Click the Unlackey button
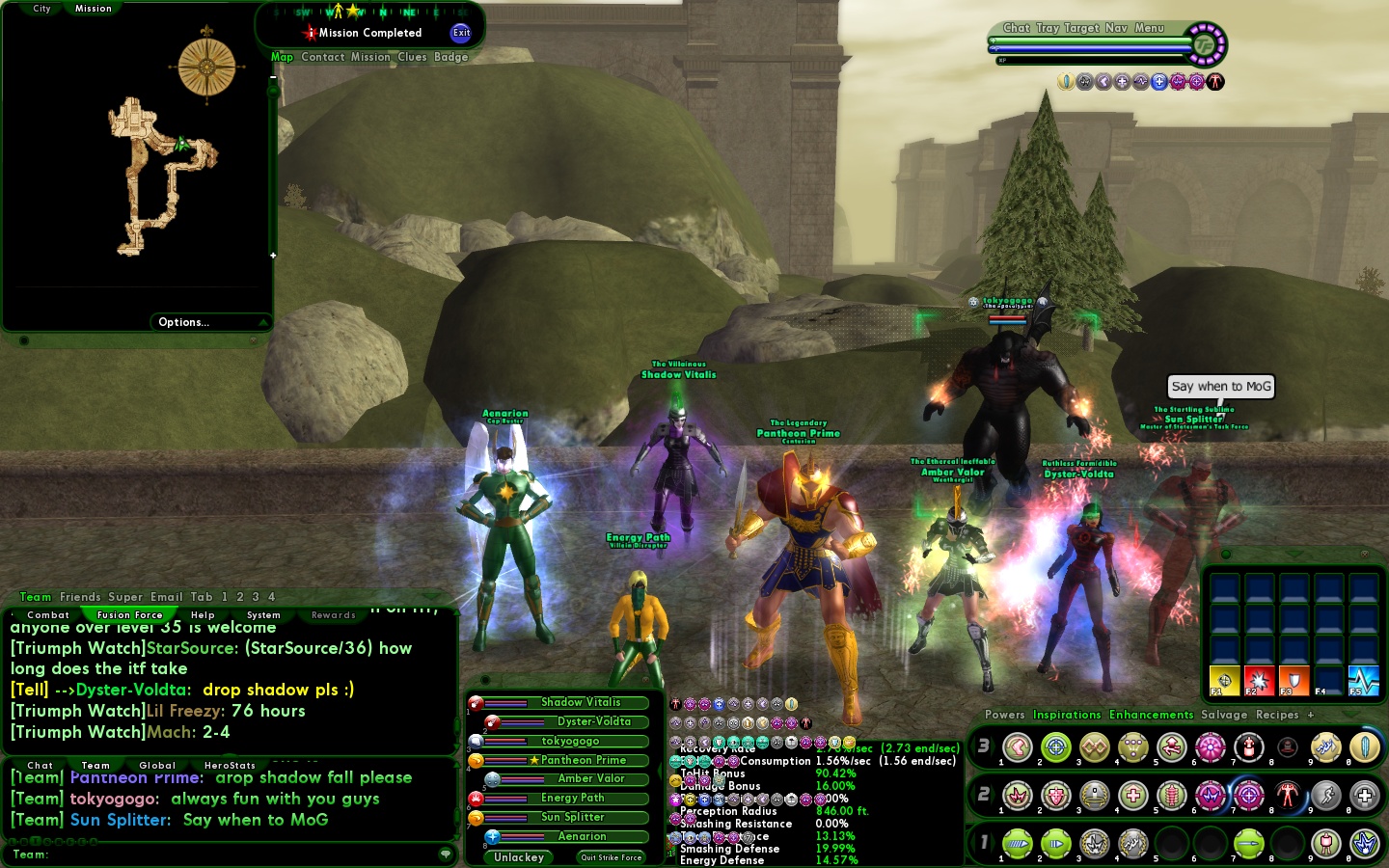 click(519, 857)
